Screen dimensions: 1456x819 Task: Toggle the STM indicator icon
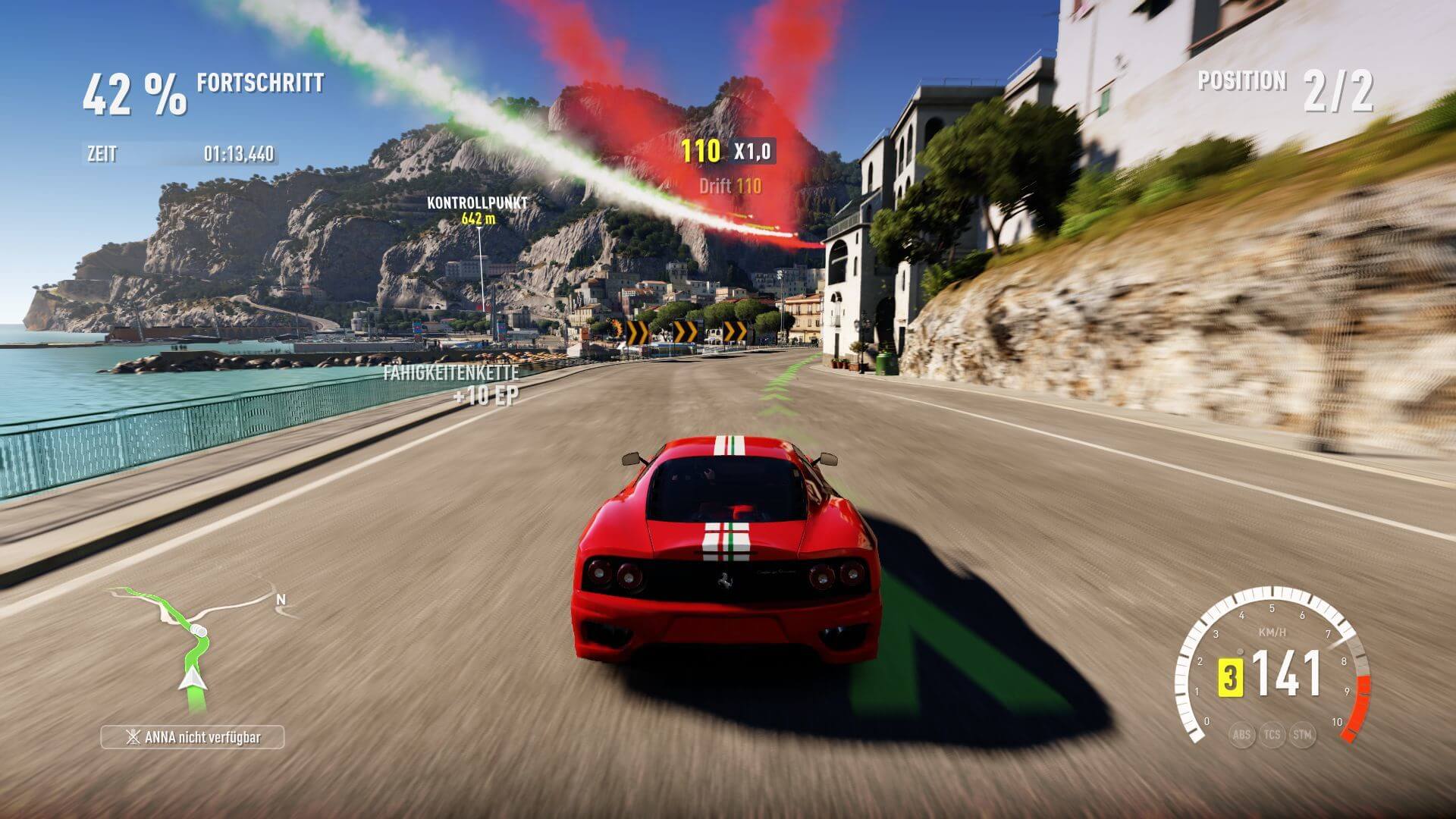tap(1302, 734)
